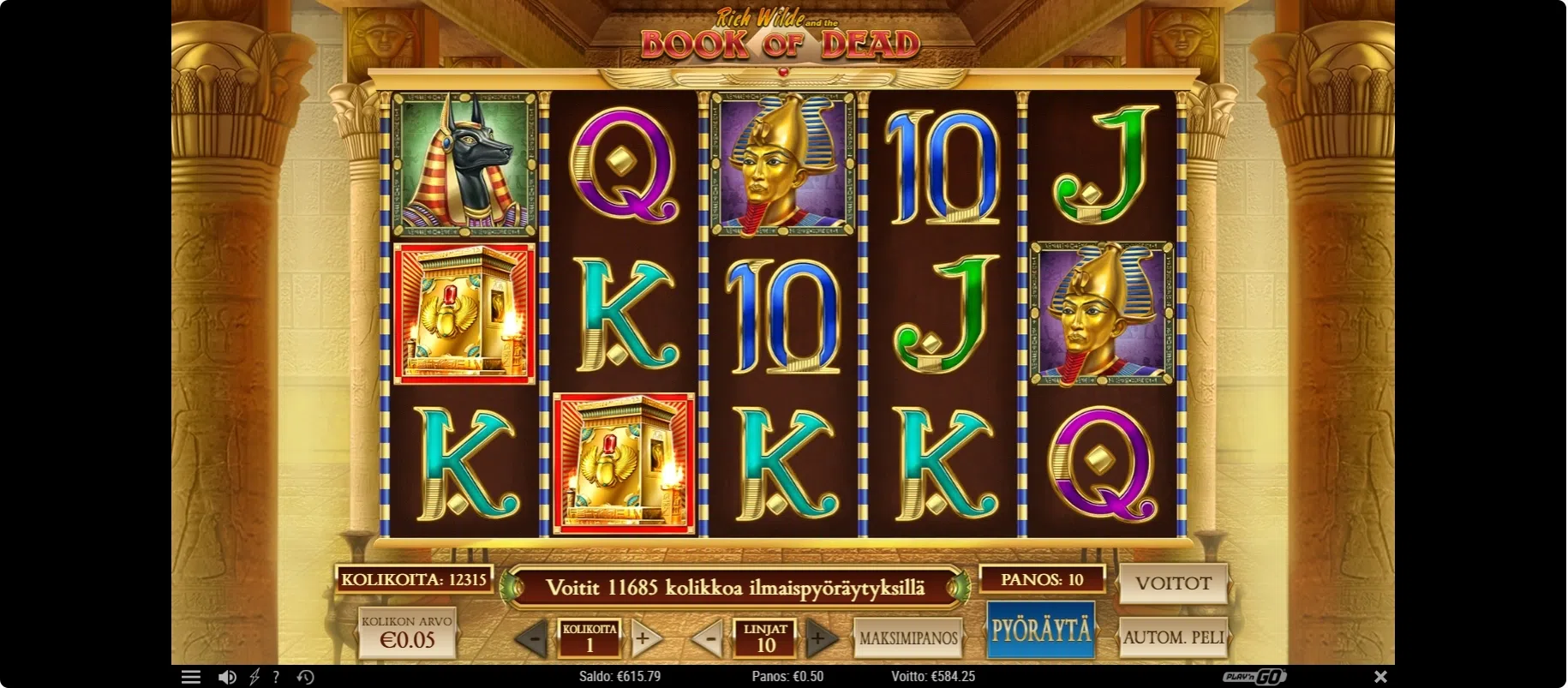Reduce the number of Linjat paylines
Viewport: 1568px width, 688px height.
coord(709,639)
